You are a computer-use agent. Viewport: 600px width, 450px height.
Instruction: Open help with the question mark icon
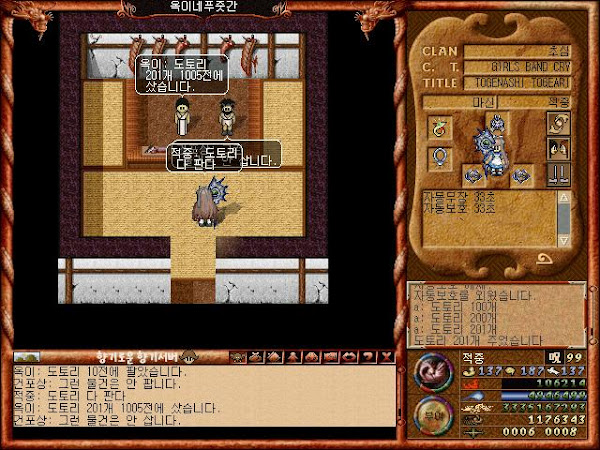tap(370, 356)
